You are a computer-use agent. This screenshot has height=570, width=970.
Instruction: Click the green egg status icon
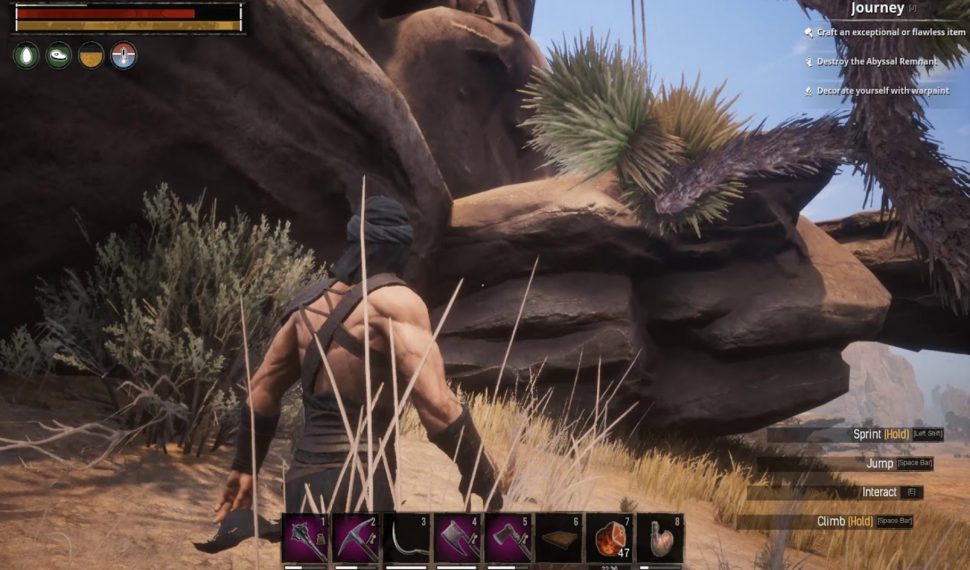(26, 55)
